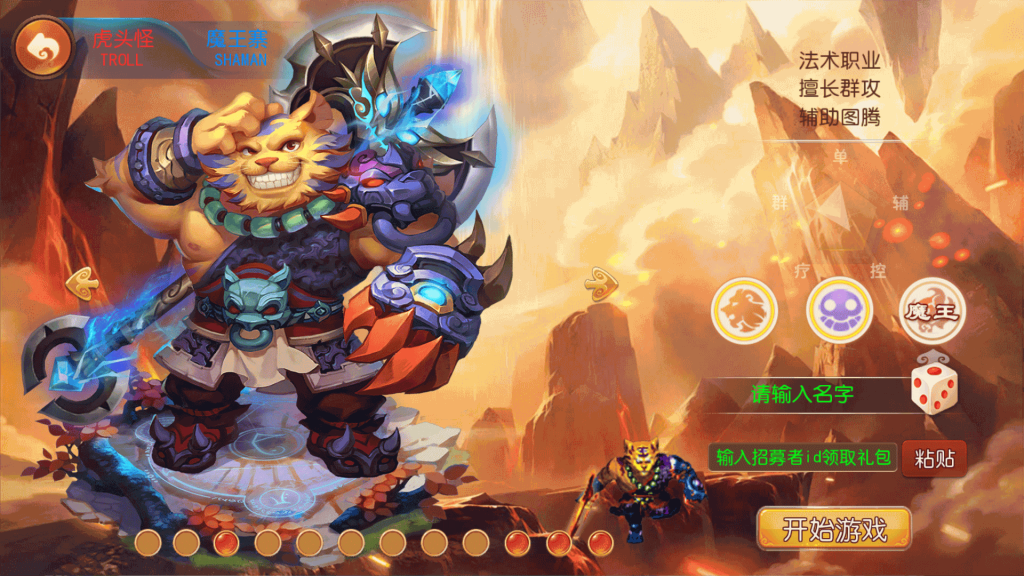Select the 虎头怪 TROLL label
This screenshot has width=1024, height=576.
[121, 48]
